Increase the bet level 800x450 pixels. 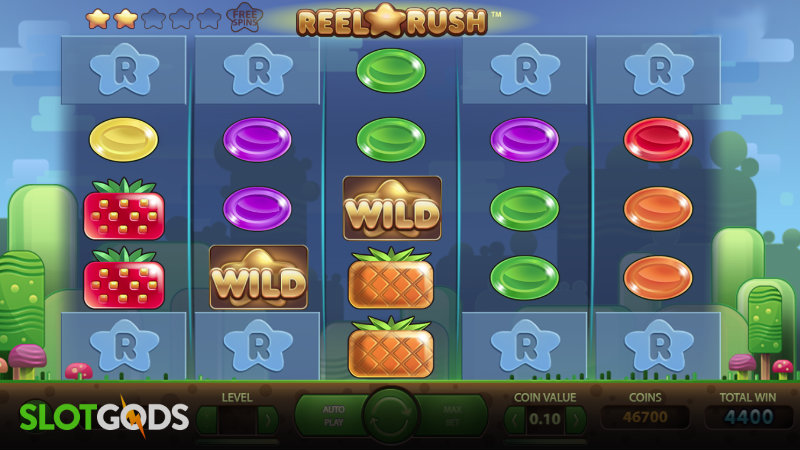click(x=268, y=420)
